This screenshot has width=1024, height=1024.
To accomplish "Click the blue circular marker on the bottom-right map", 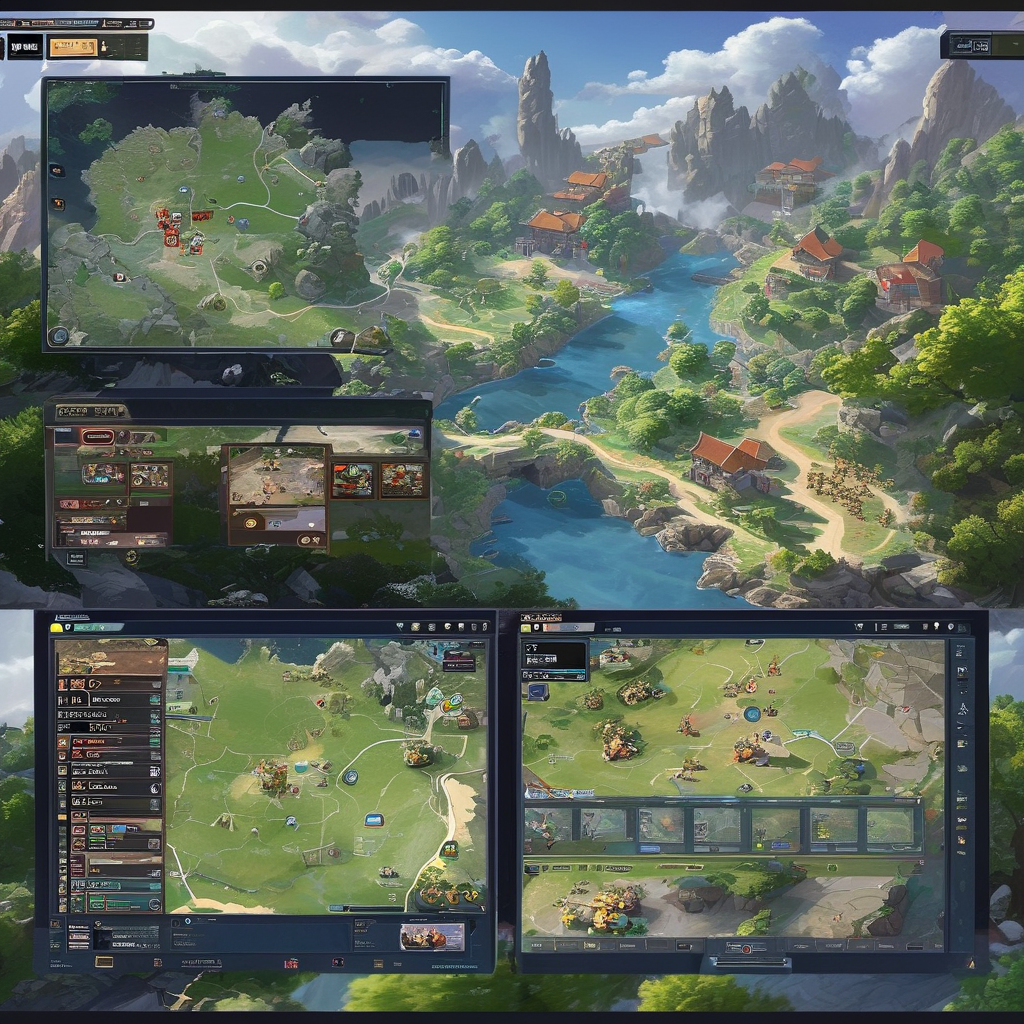I will click(x=752, y=714).
